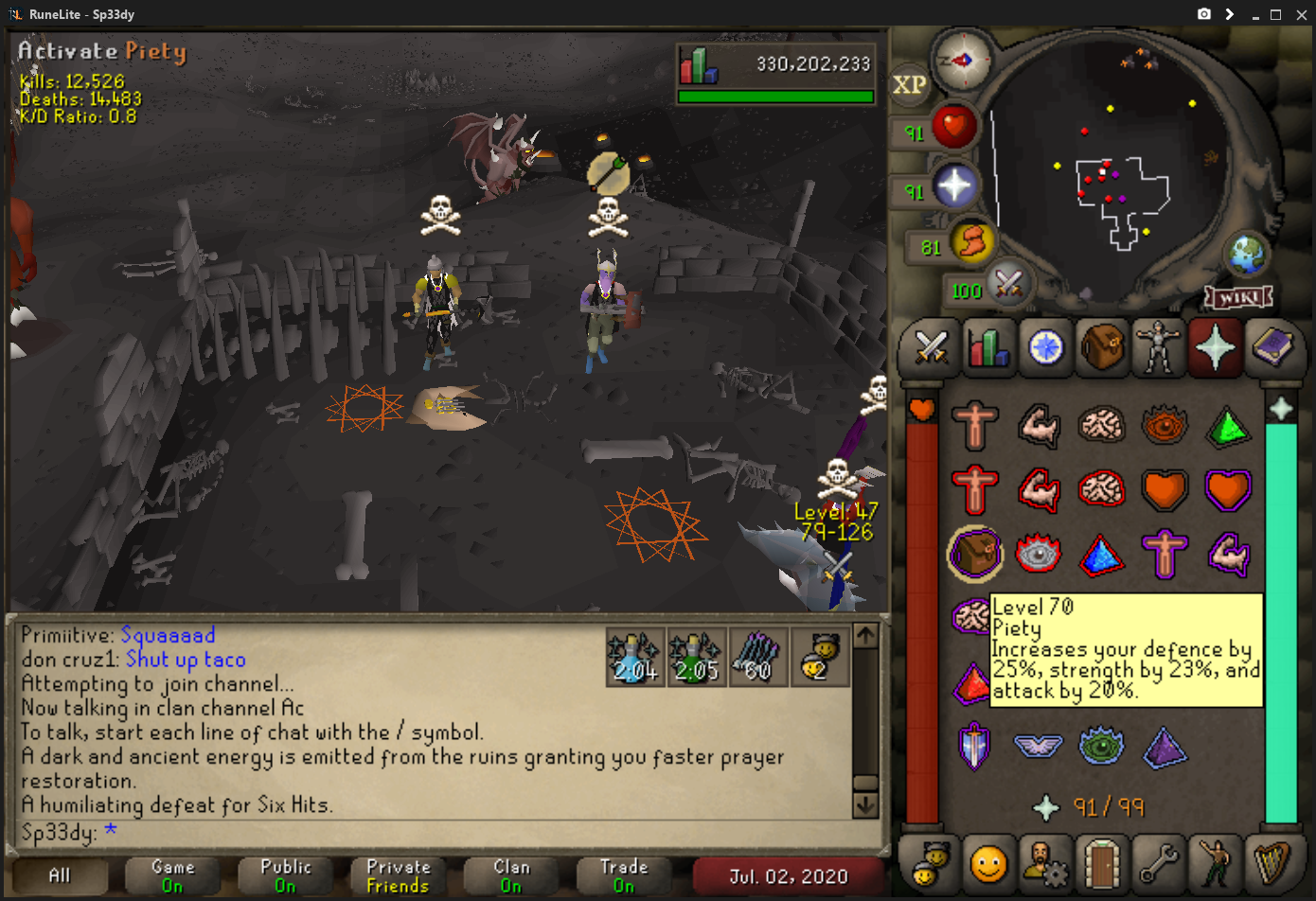Toggle the Clan chat filter
1316x901 pixels.
(x=511, y=875)
